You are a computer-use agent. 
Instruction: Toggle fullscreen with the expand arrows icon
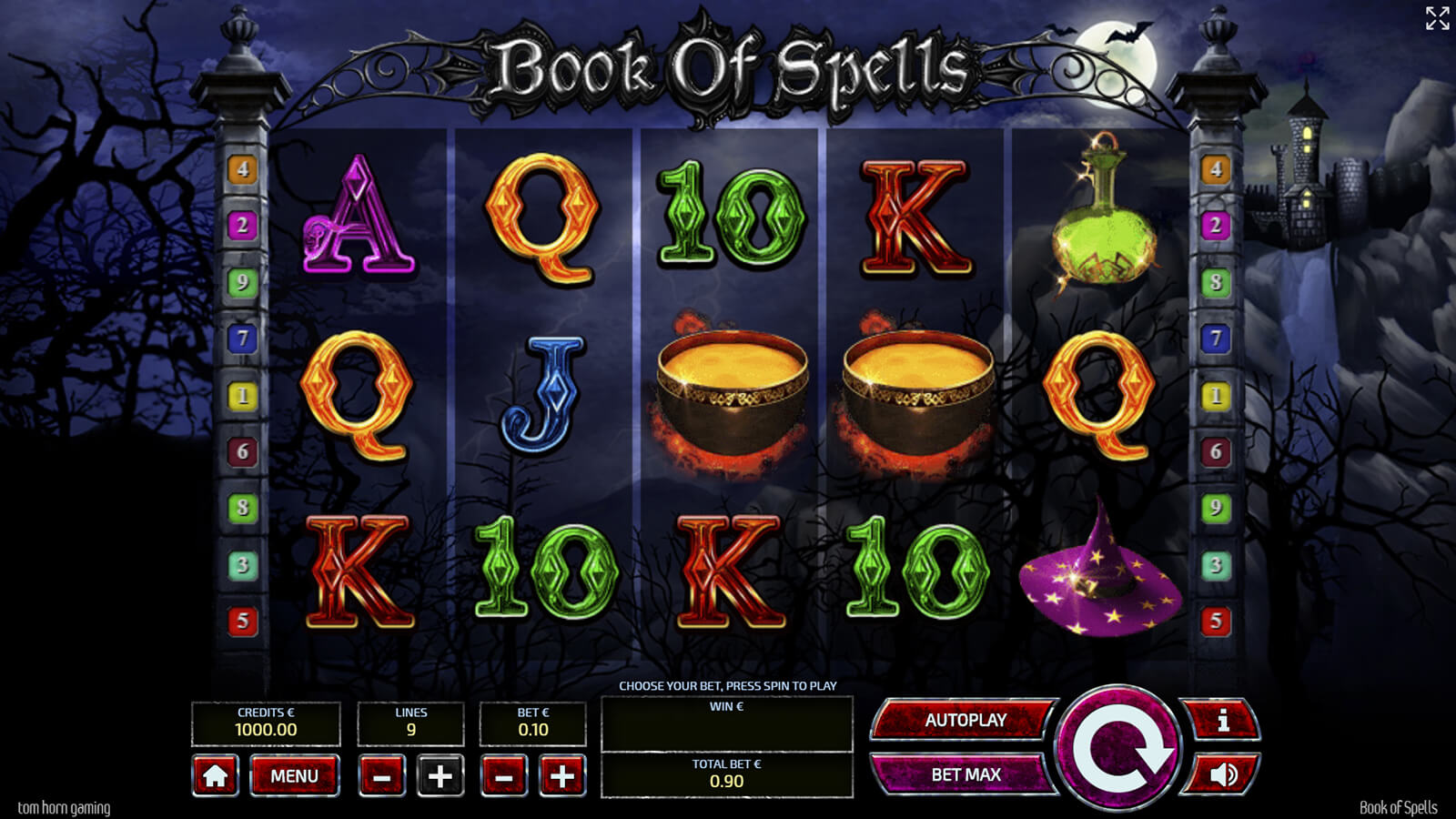tap(1437, 18)
